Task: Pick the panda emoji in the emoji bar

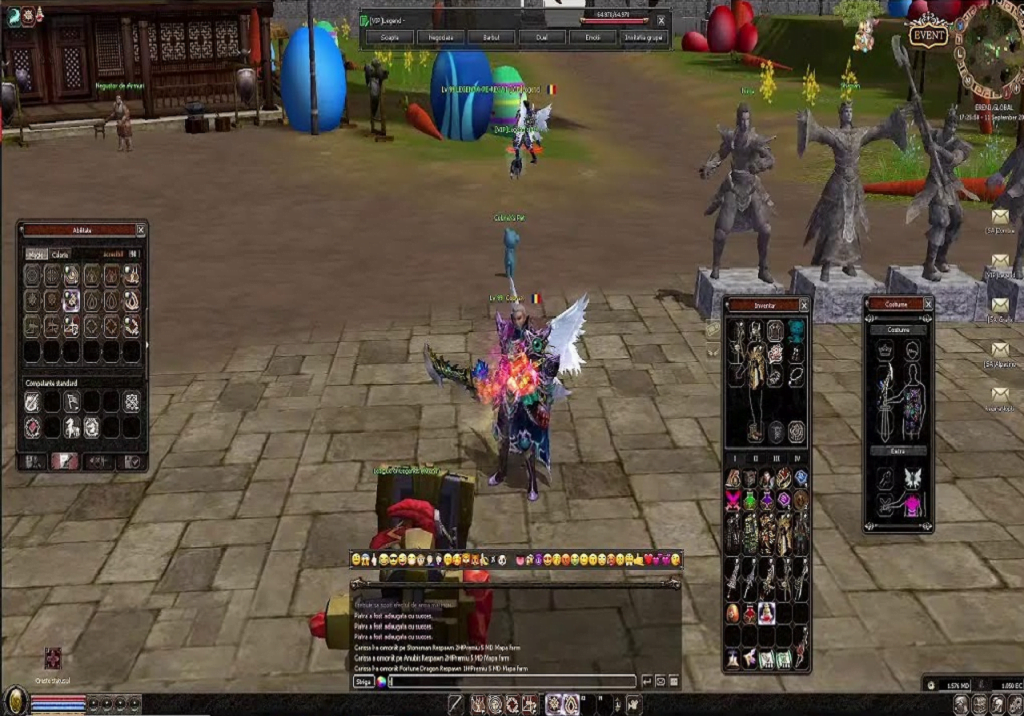Action: [502, 559]
